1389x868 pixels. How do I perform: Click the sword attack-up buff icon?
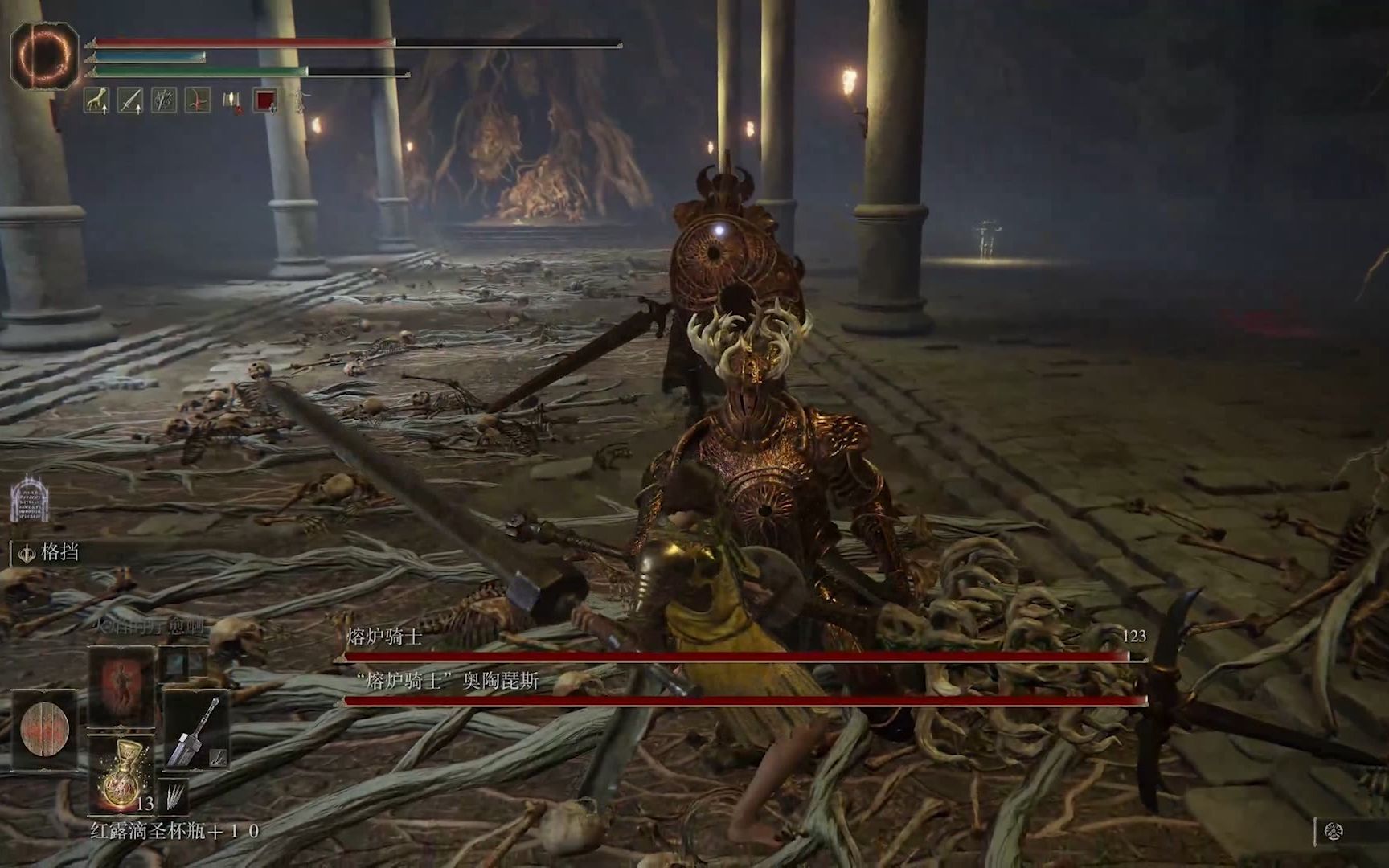(x=130, y=100)
